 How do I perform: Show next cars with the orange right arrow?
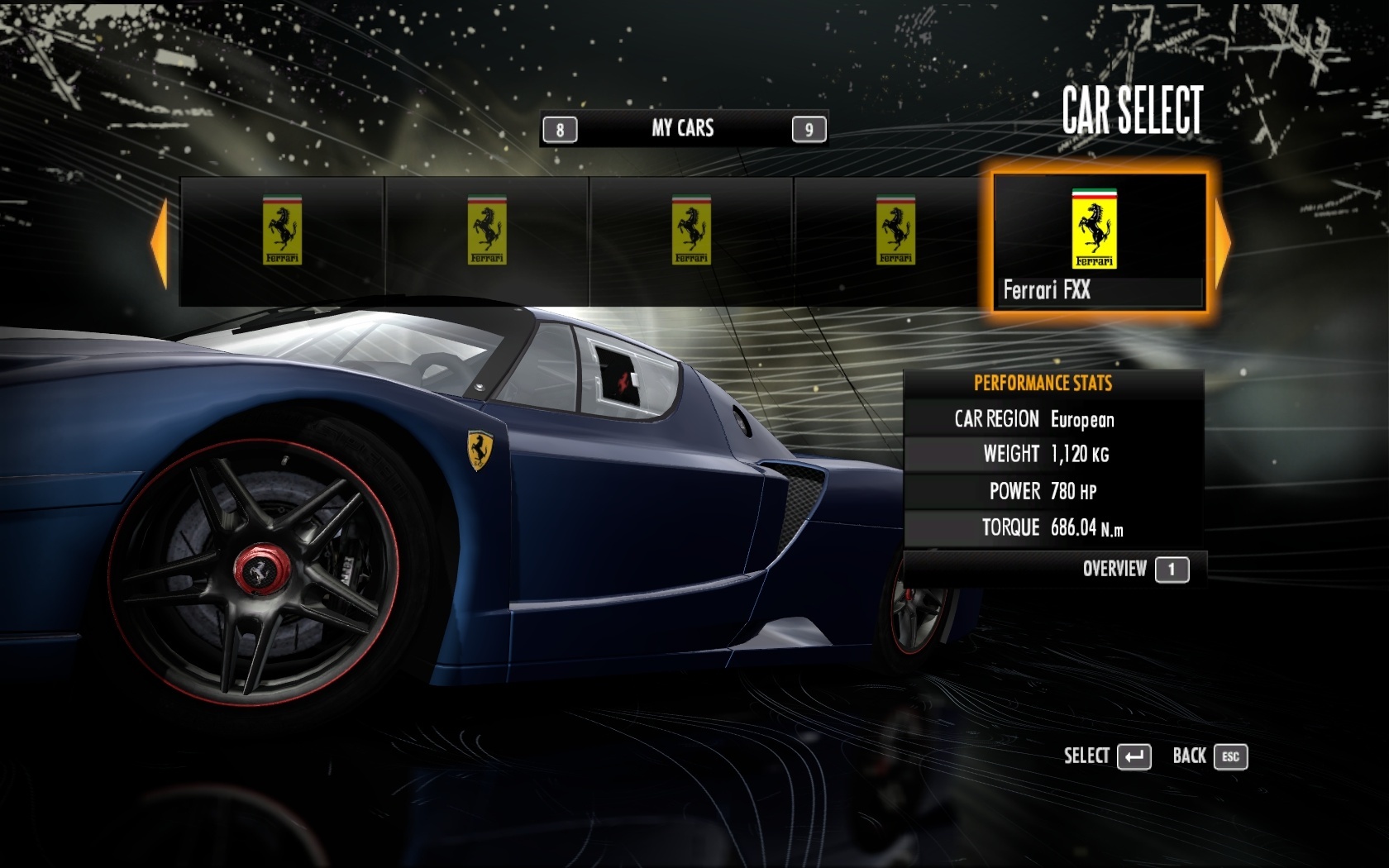(1223, 243)
